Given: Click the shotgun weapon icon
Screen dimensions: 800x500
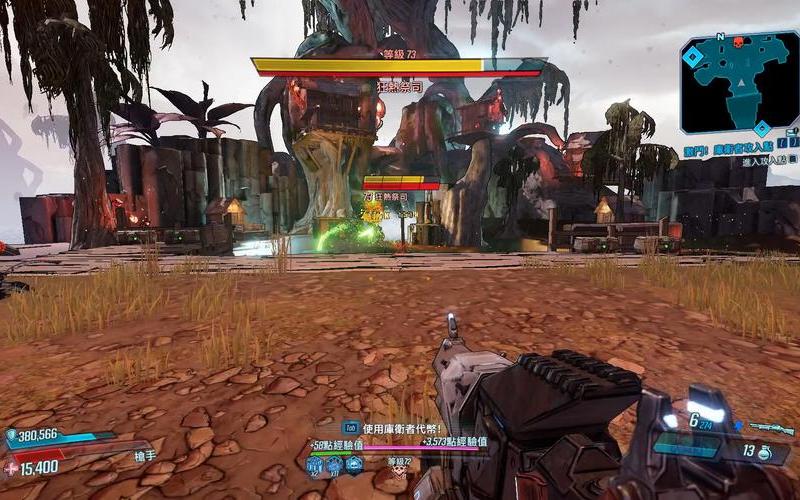Looking at the screenshot, I should point(771,428).
